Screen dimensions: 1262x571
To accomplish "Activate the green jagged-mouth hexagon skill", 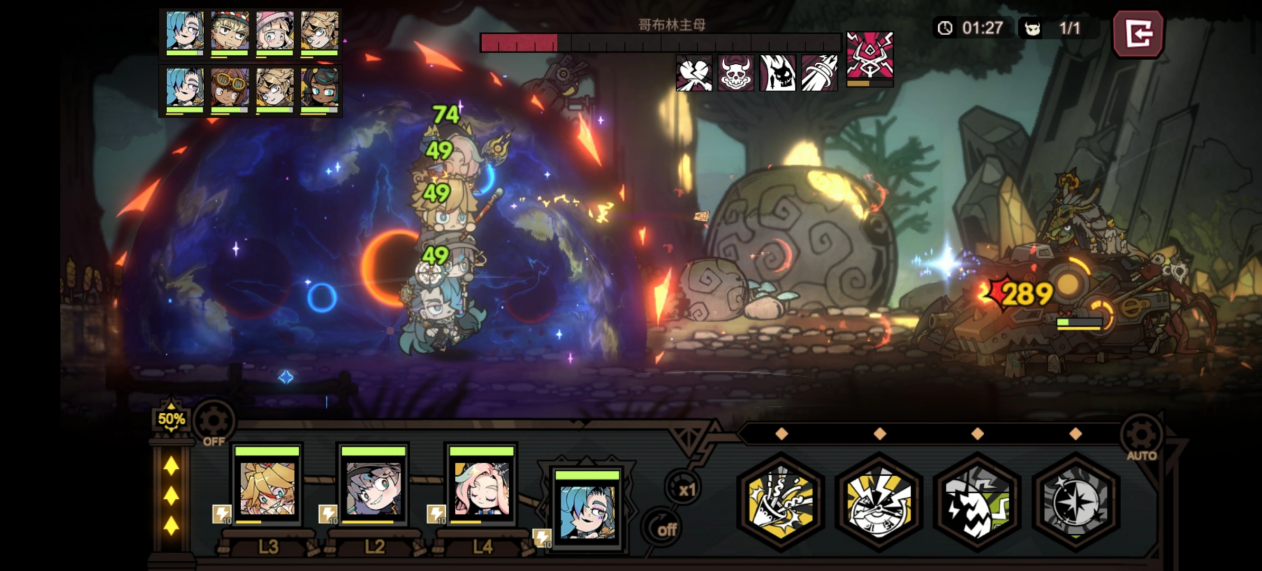I will [x=977, y=501].
